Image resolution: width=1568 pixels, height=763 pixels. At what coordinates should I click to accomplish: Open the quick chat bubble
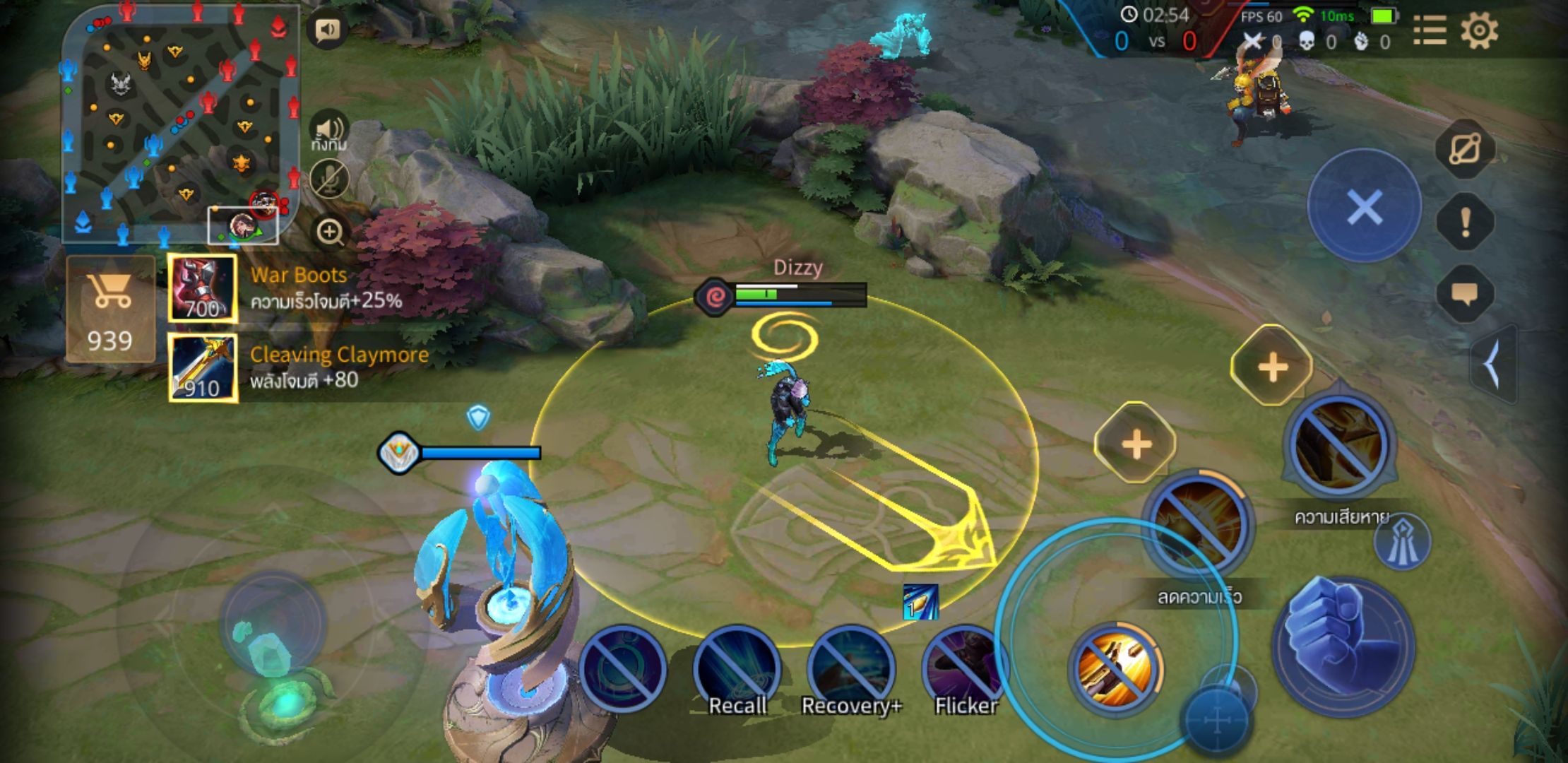point(1466,294)
